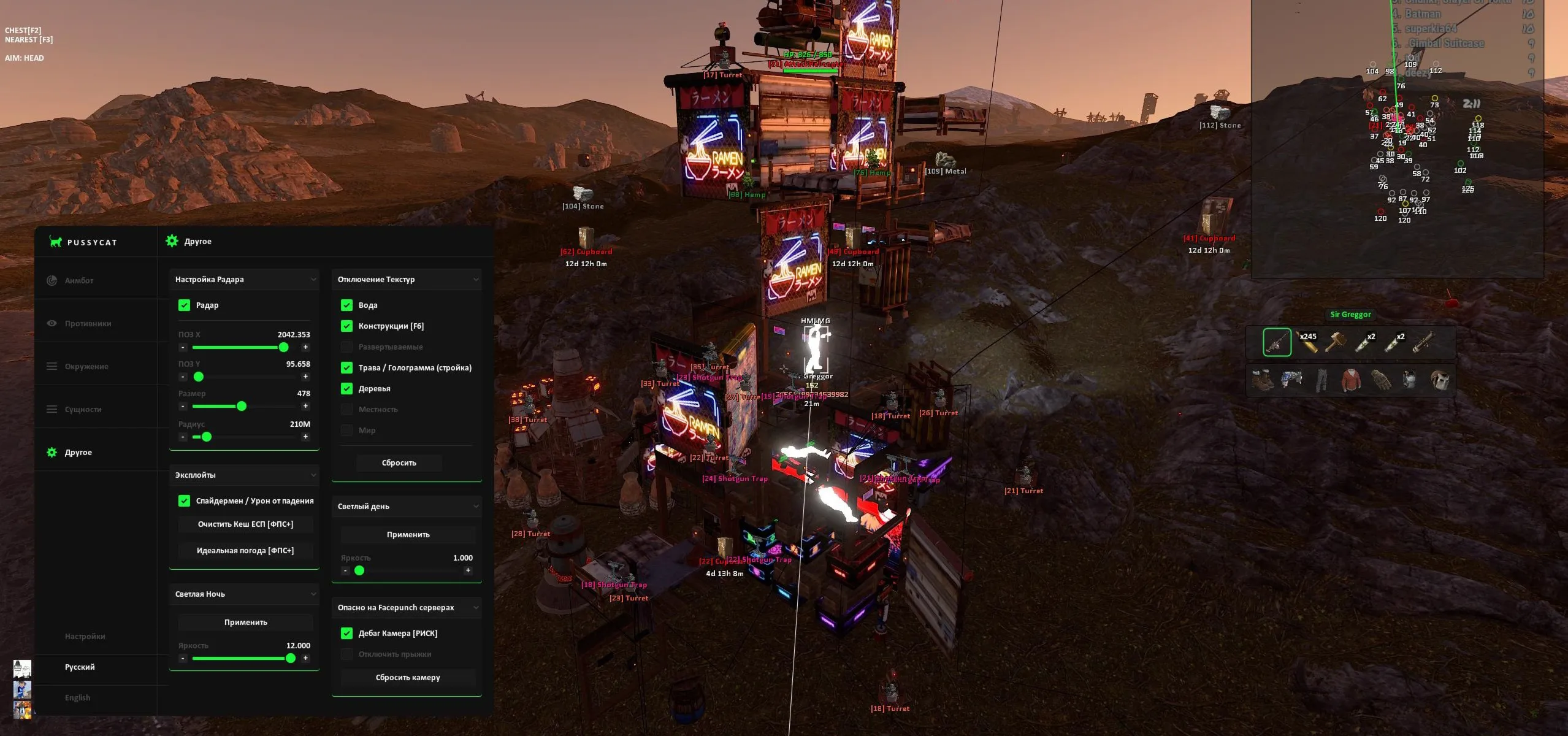Click Применить in the Светлая Ночь section
This screenshot has width=1568, height=736.
(245, 622)
